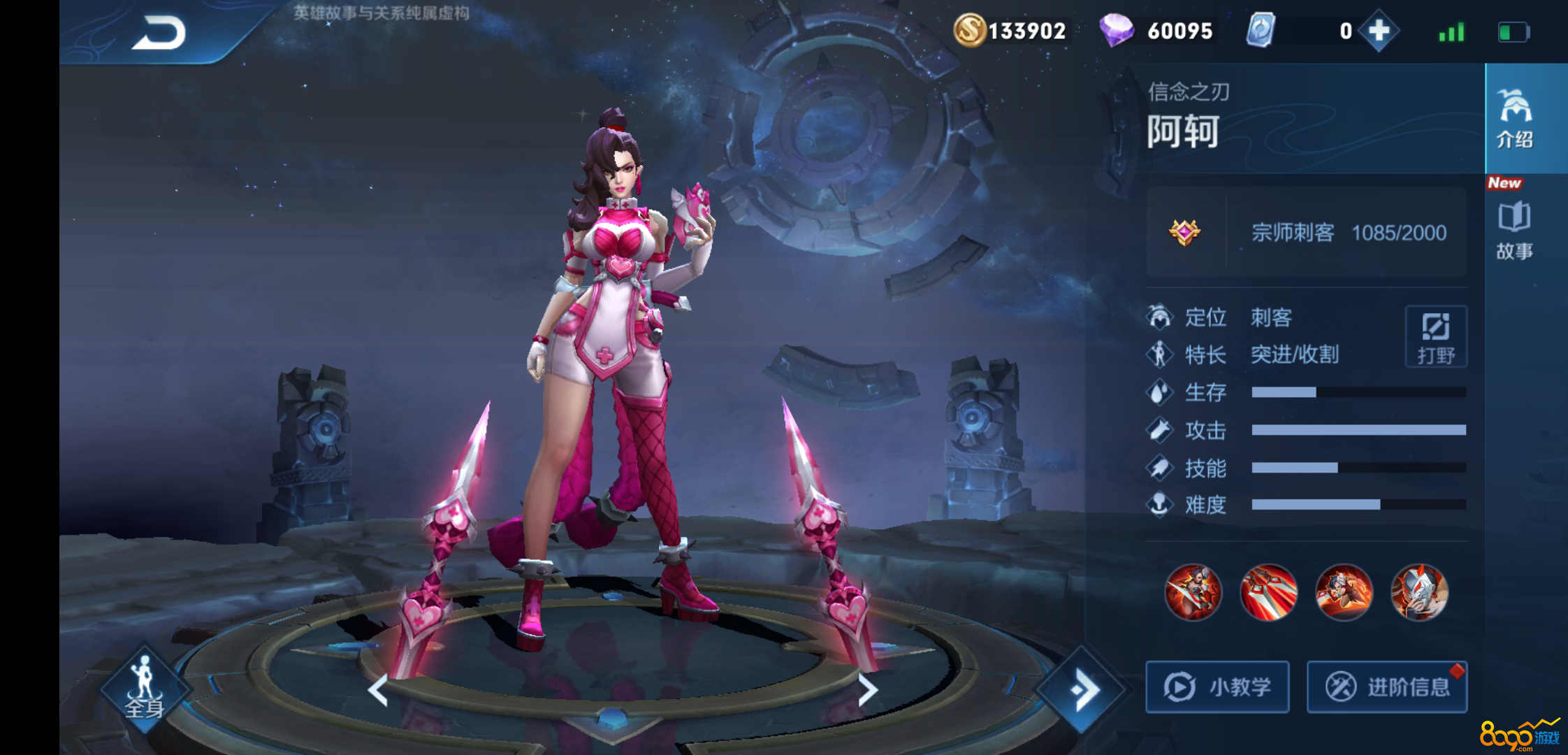Show the next skin with right arrow
1568x755 pixels.
coord(867,691)
